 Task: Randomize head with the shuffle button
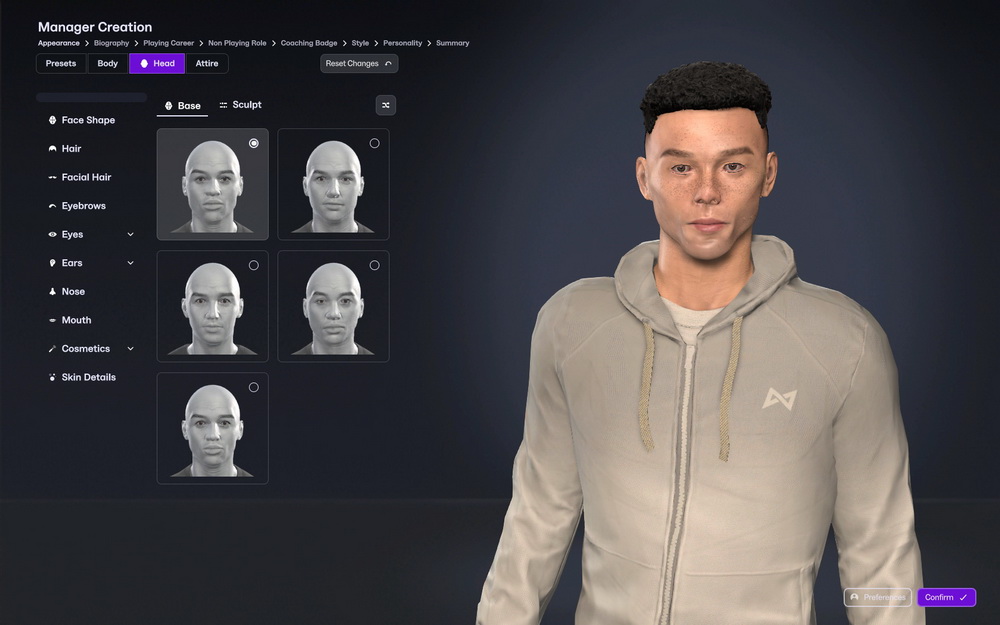[385, 105]
